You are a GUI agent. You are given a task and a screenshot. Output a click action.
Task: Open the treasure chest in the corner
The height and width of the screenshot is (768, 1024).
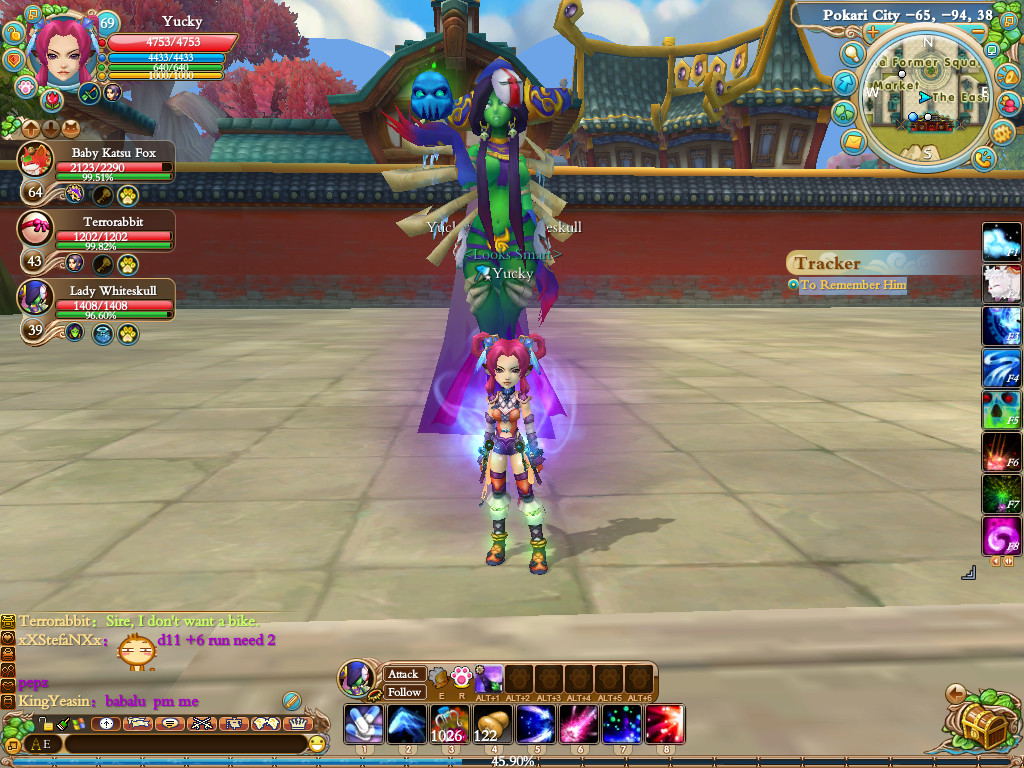(980, 722)
